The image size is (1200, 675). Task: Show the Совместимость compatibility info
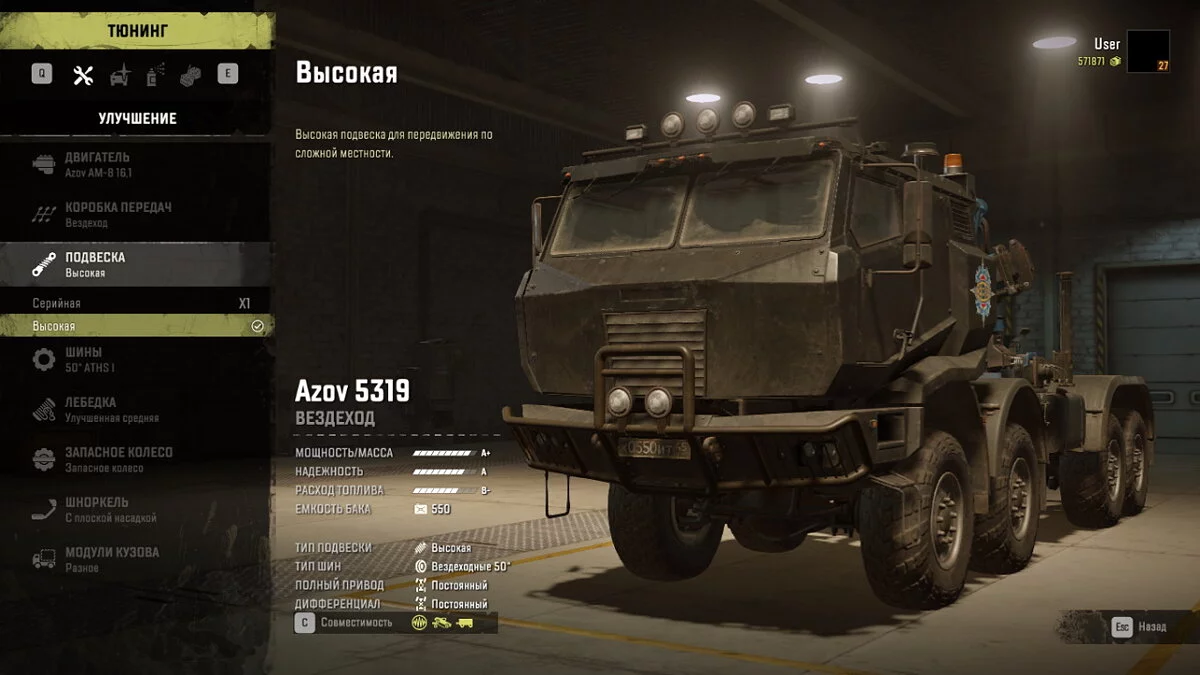pos(345,623)
